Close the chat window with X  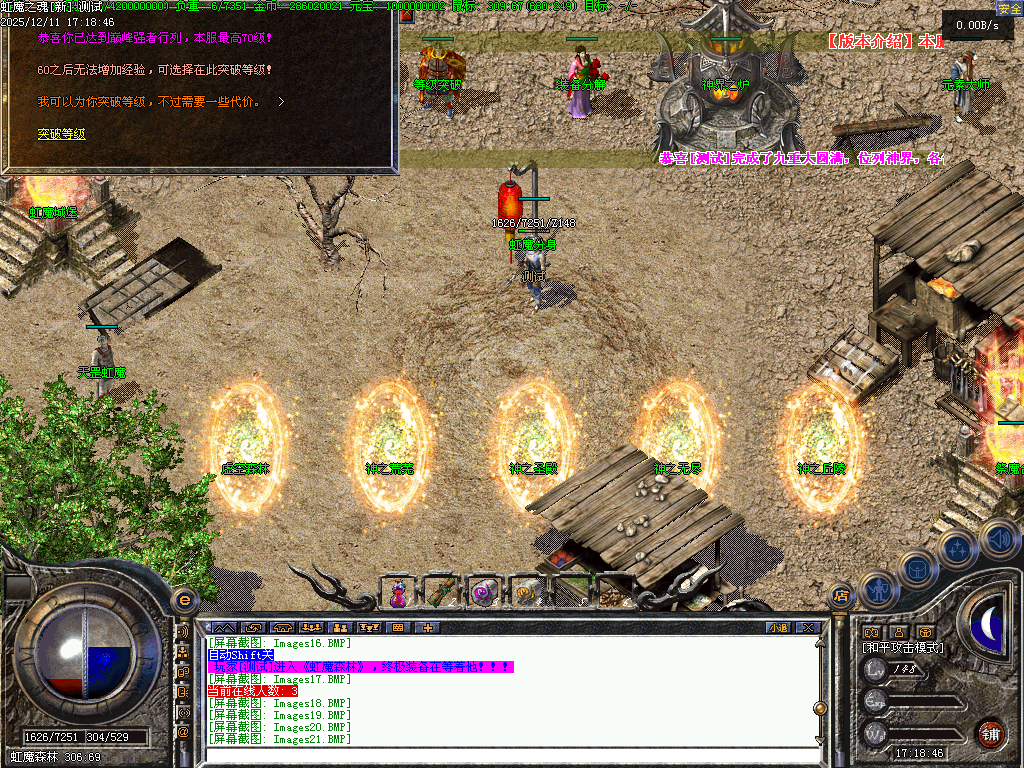[808, 628]
